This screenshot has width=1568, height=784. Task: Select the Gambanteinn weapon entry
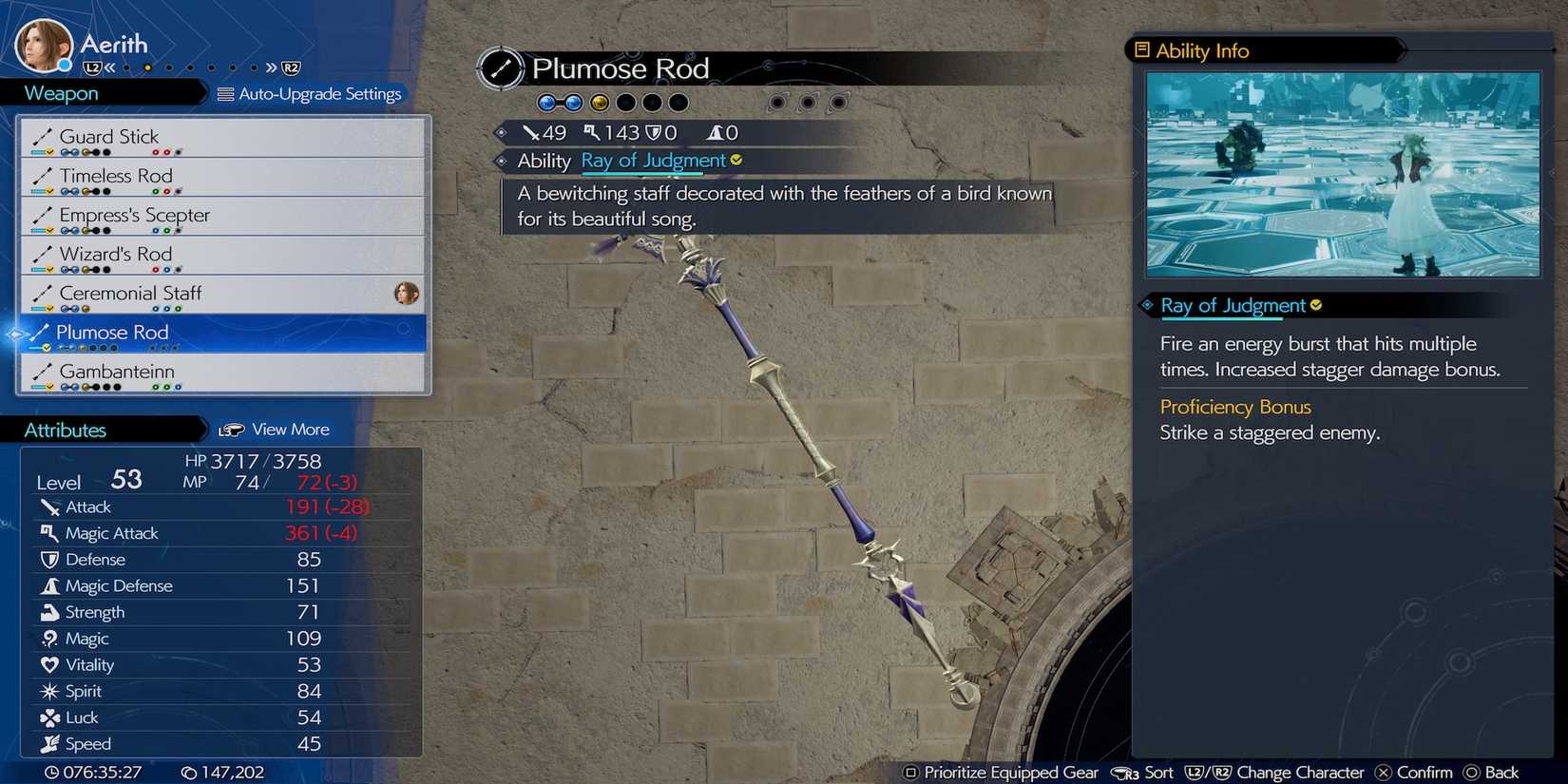[x=116, y=372]
